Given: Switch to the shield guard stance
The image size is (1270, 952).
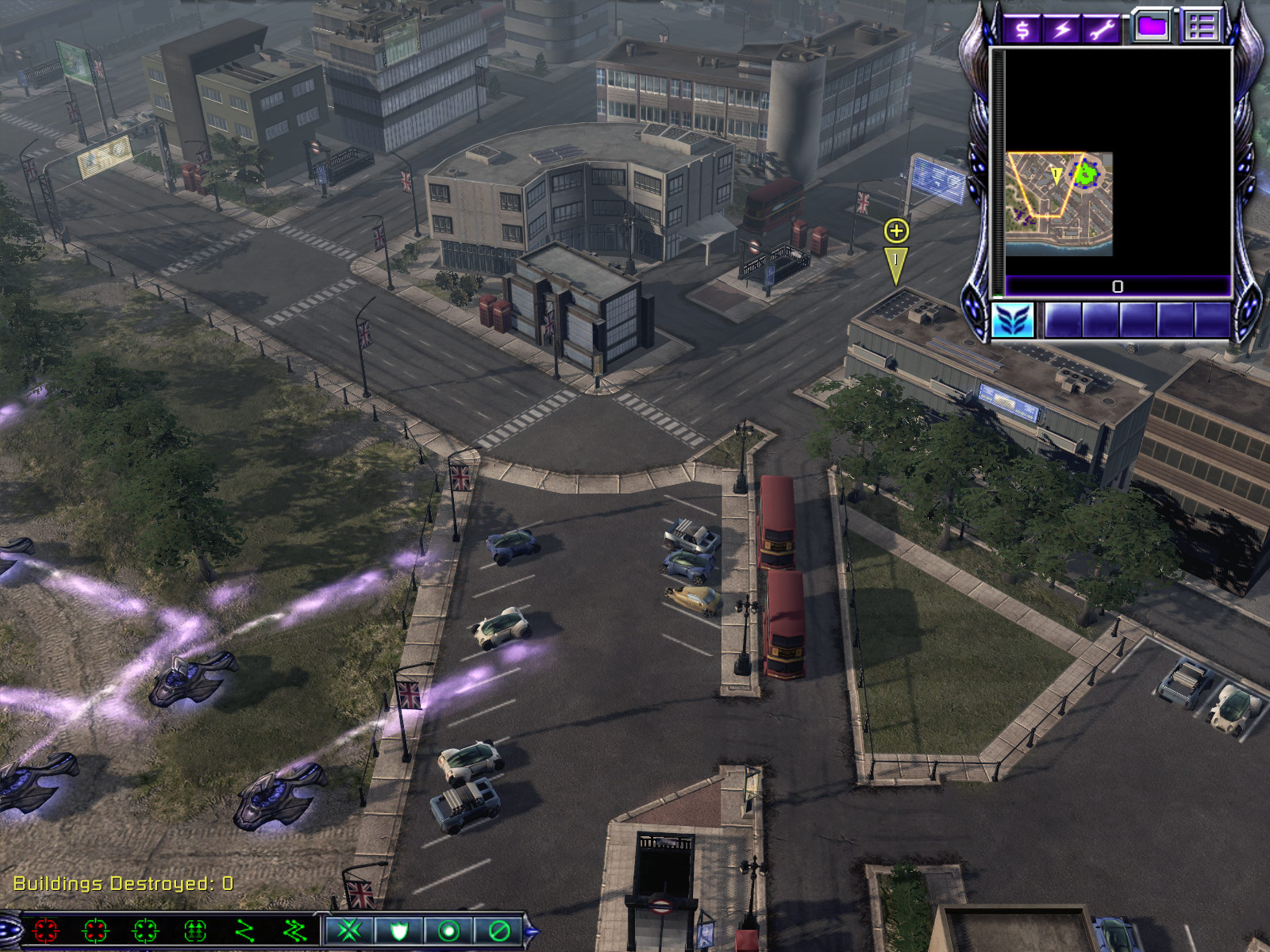Looking at the screenshot, I should pos(398,930).
